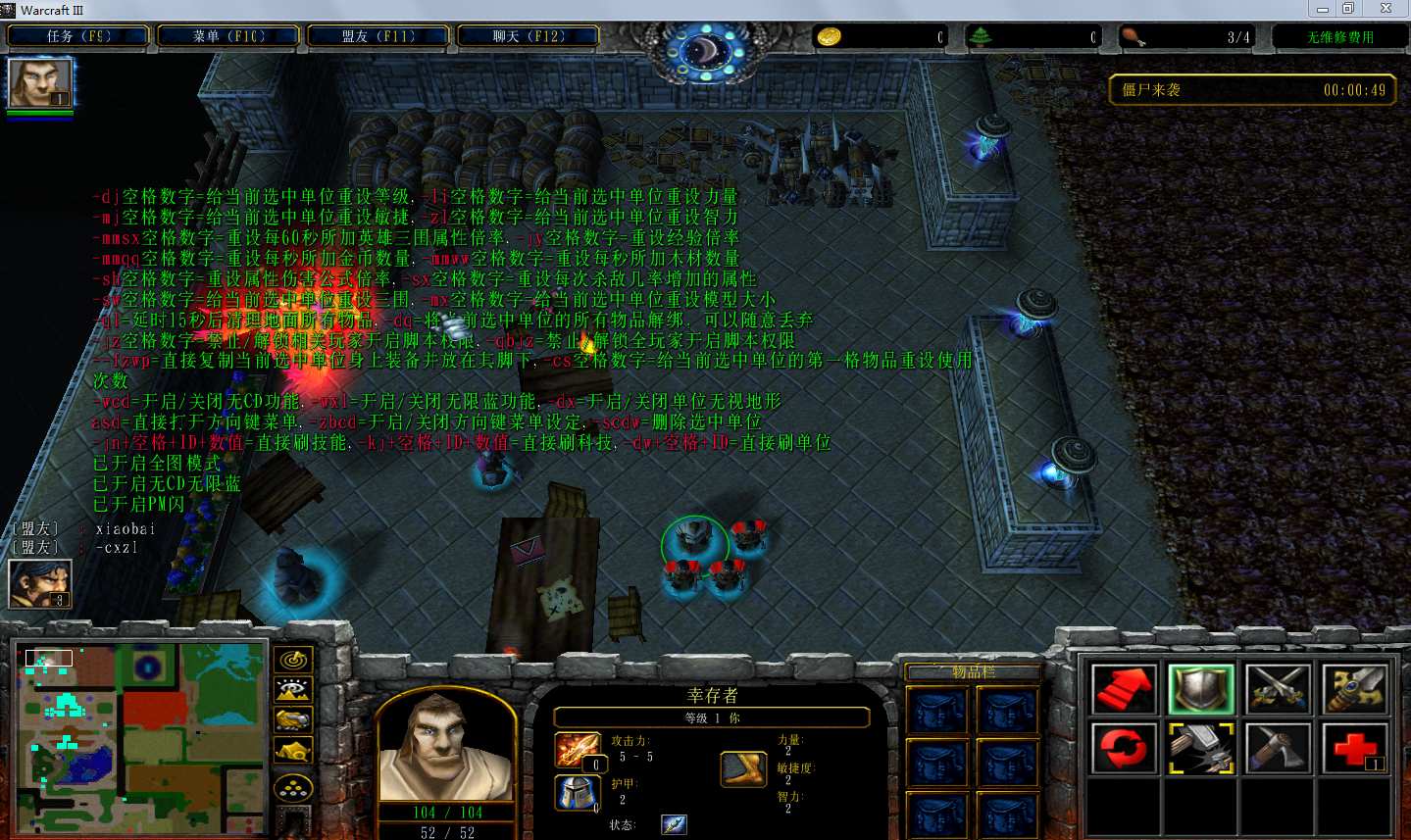Select the crossed swords command
This screenshot has width=1411, height=840.
[1278, 688]
